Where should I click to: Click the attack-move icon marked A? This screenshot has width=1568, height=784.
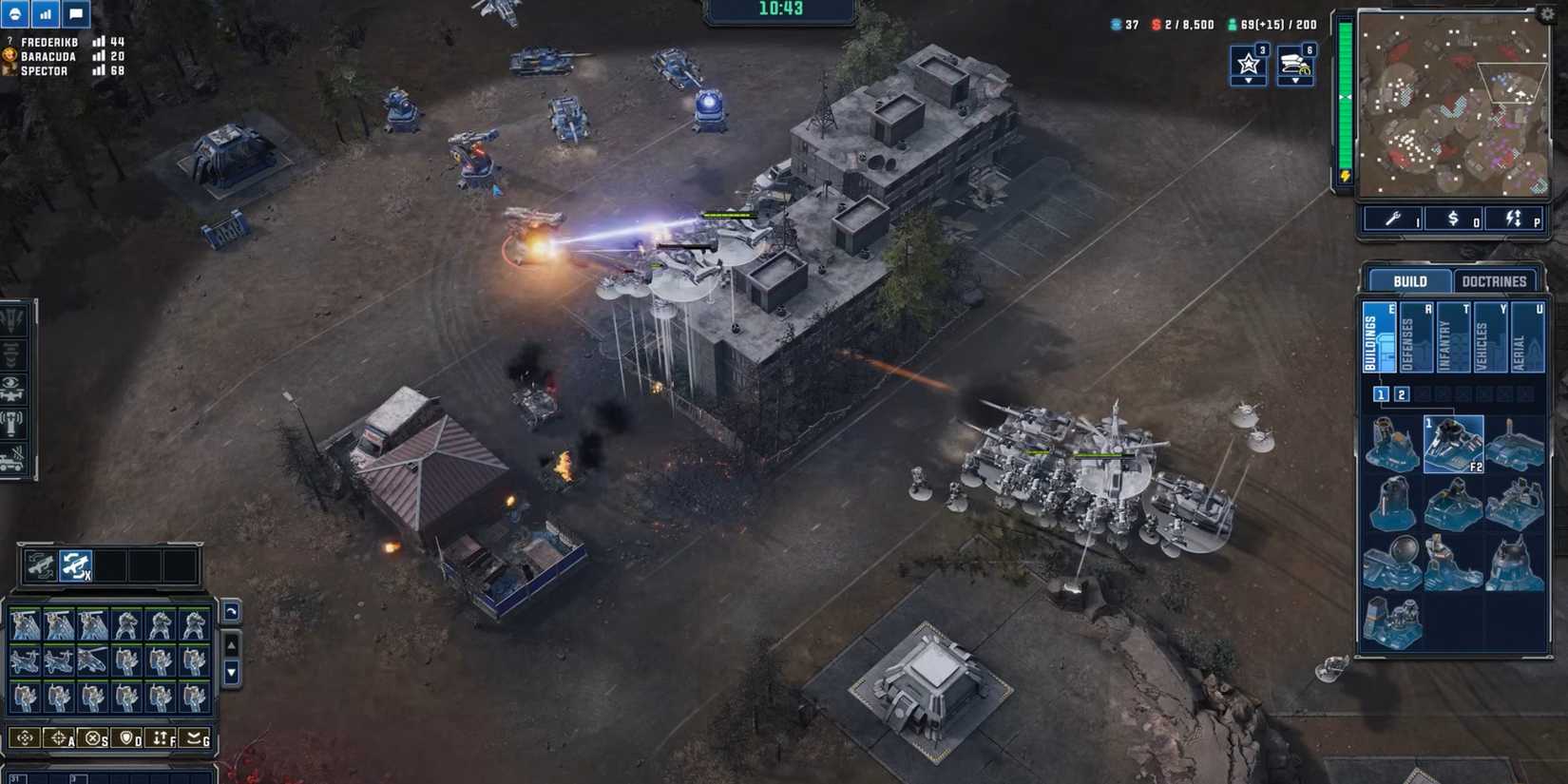click(x=59, y=739)
